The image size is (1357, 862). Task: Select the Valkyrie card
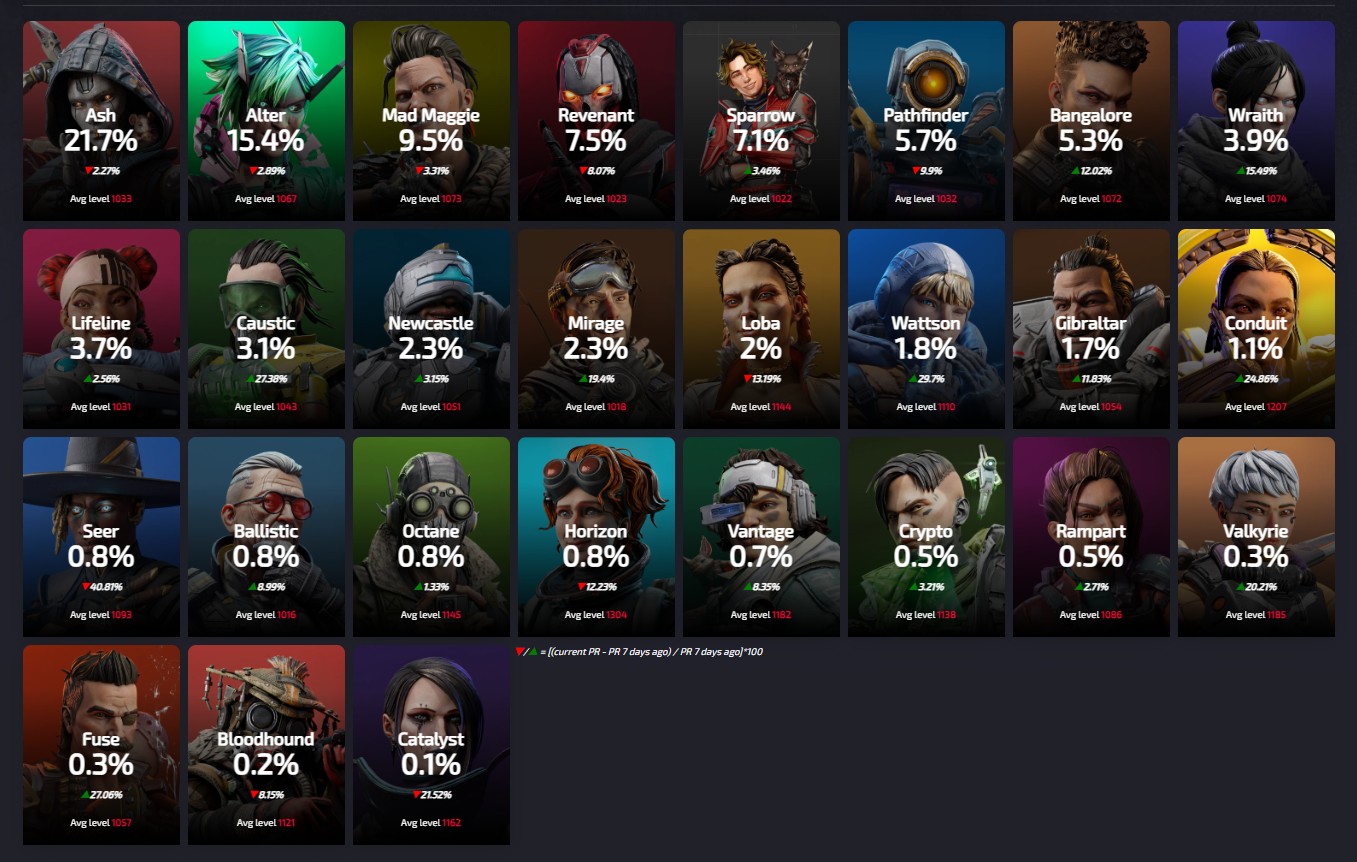1256,537
